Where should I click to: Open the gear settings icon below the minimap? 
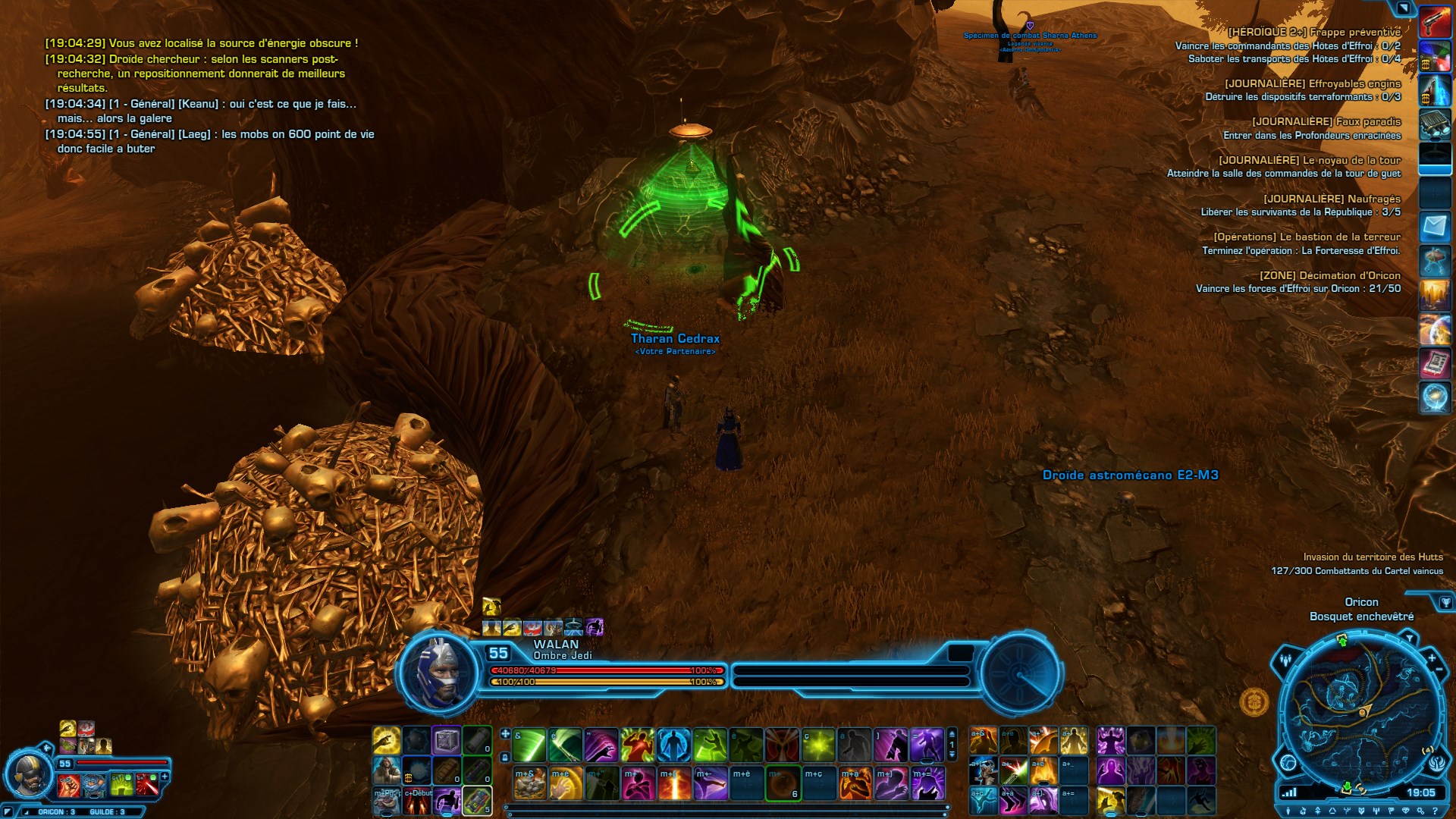(x=1420, y=811)
